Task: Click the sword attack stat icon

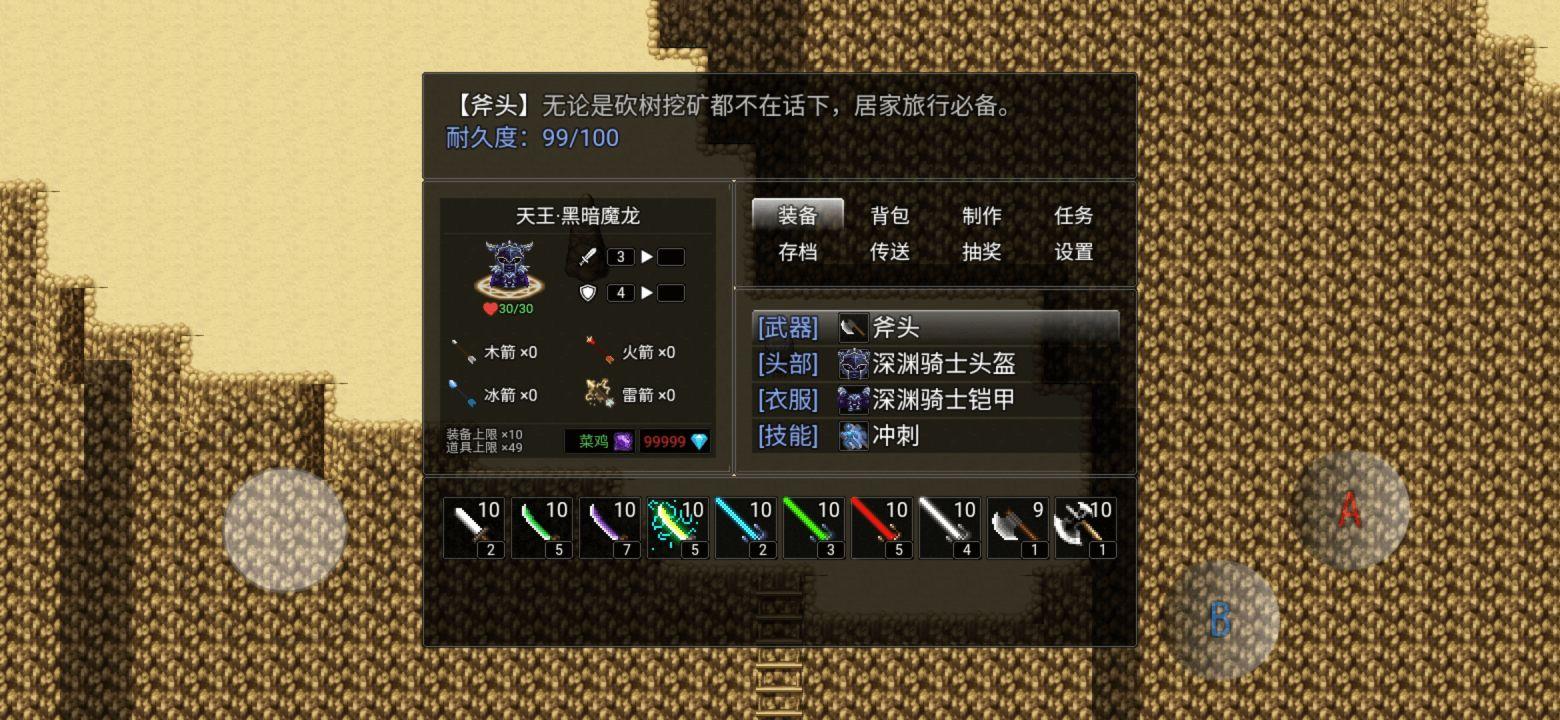Action: click(x=586, y=256)
